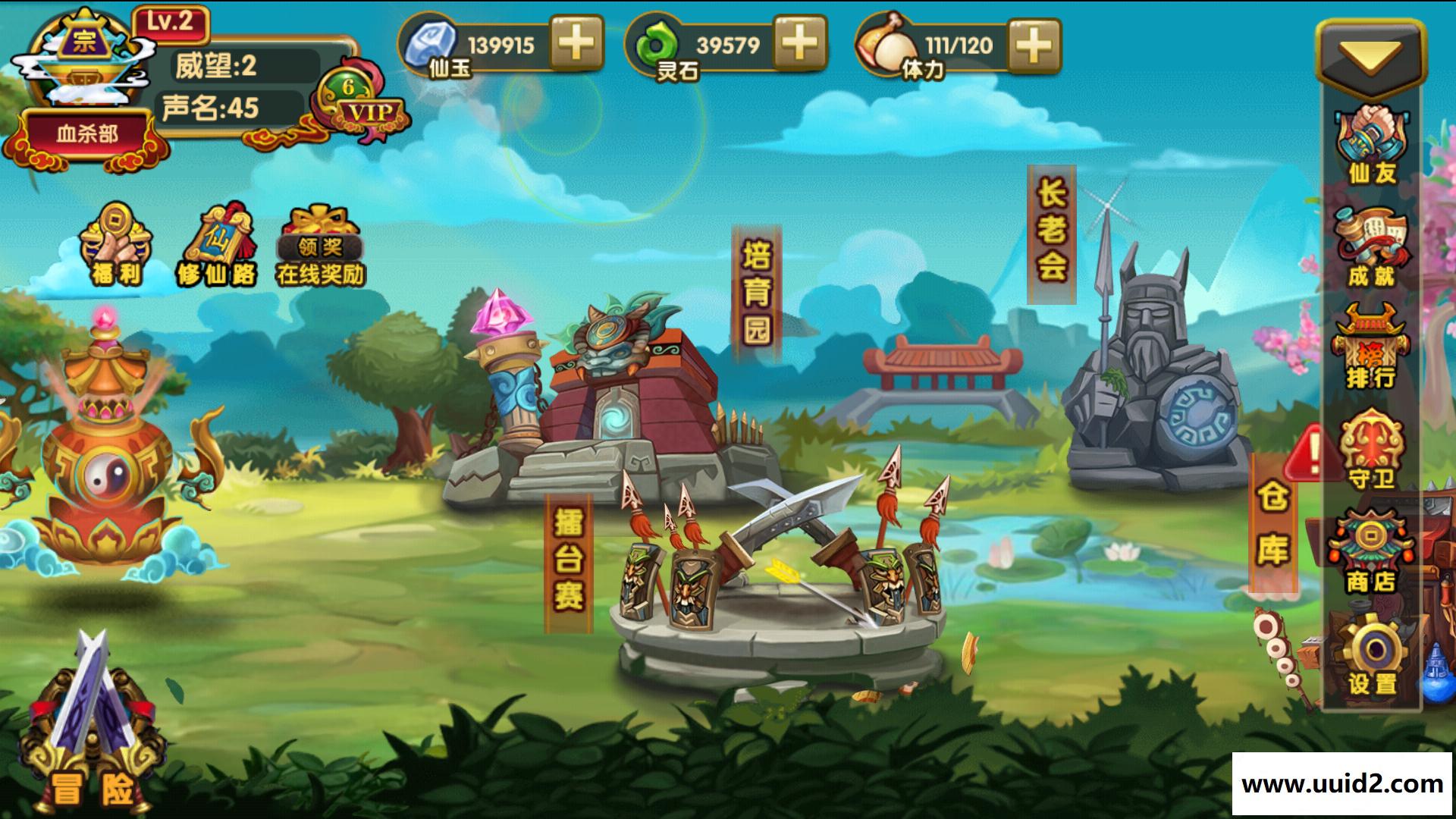Buy more 灵石 using its plus button
The width and height of the screenshot is (1456, 819).
point(799,43)
